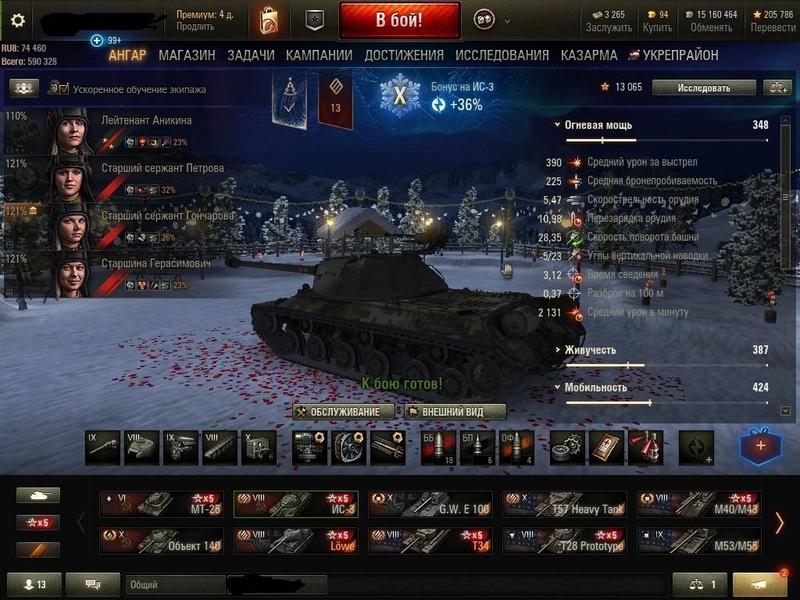Screen dimensions: 800x600
Task: Open the УКРЕПРАЙОН tab
Action: (680, 56)
